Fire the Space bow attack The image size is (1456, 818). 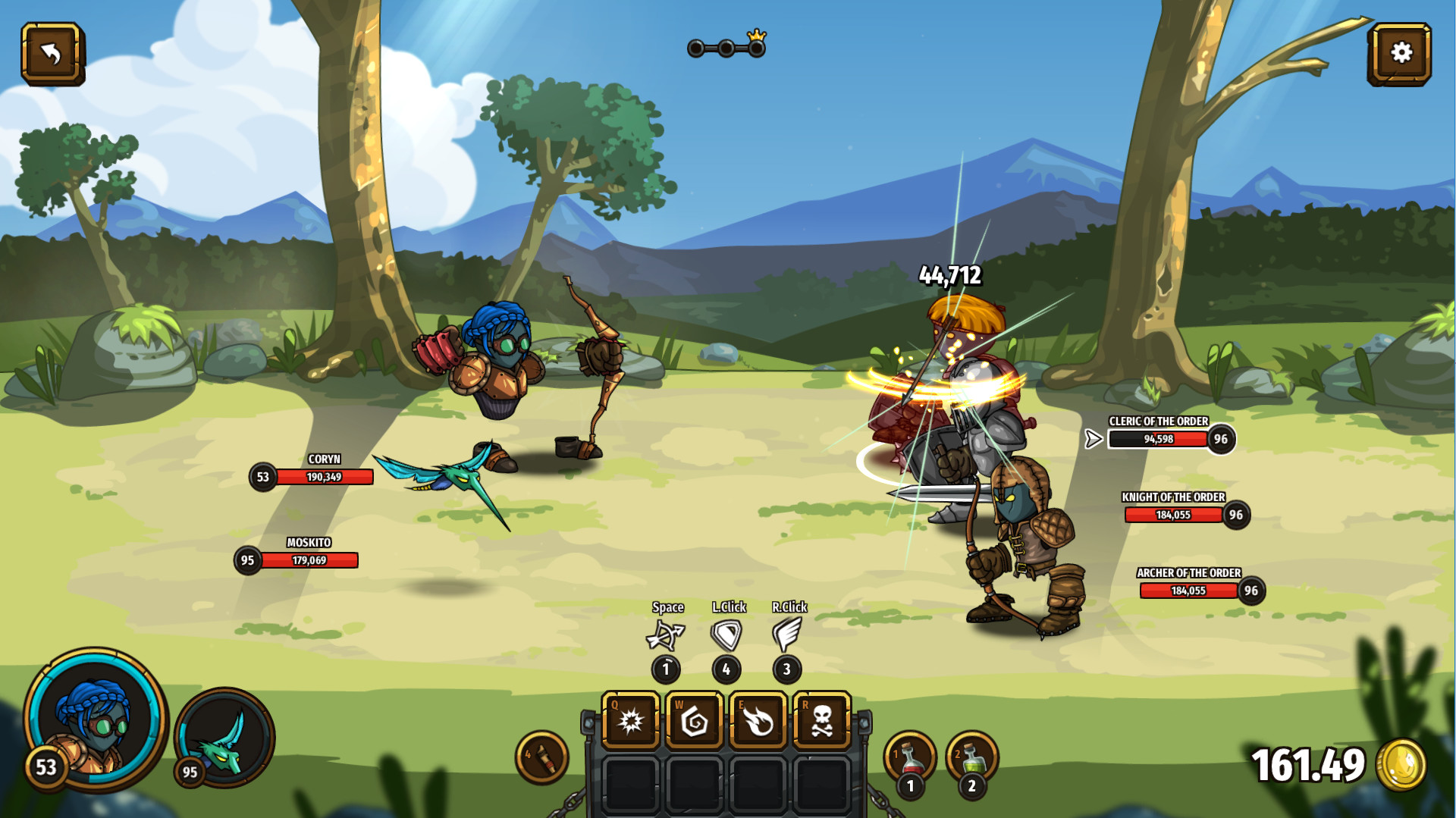[666, 634]
